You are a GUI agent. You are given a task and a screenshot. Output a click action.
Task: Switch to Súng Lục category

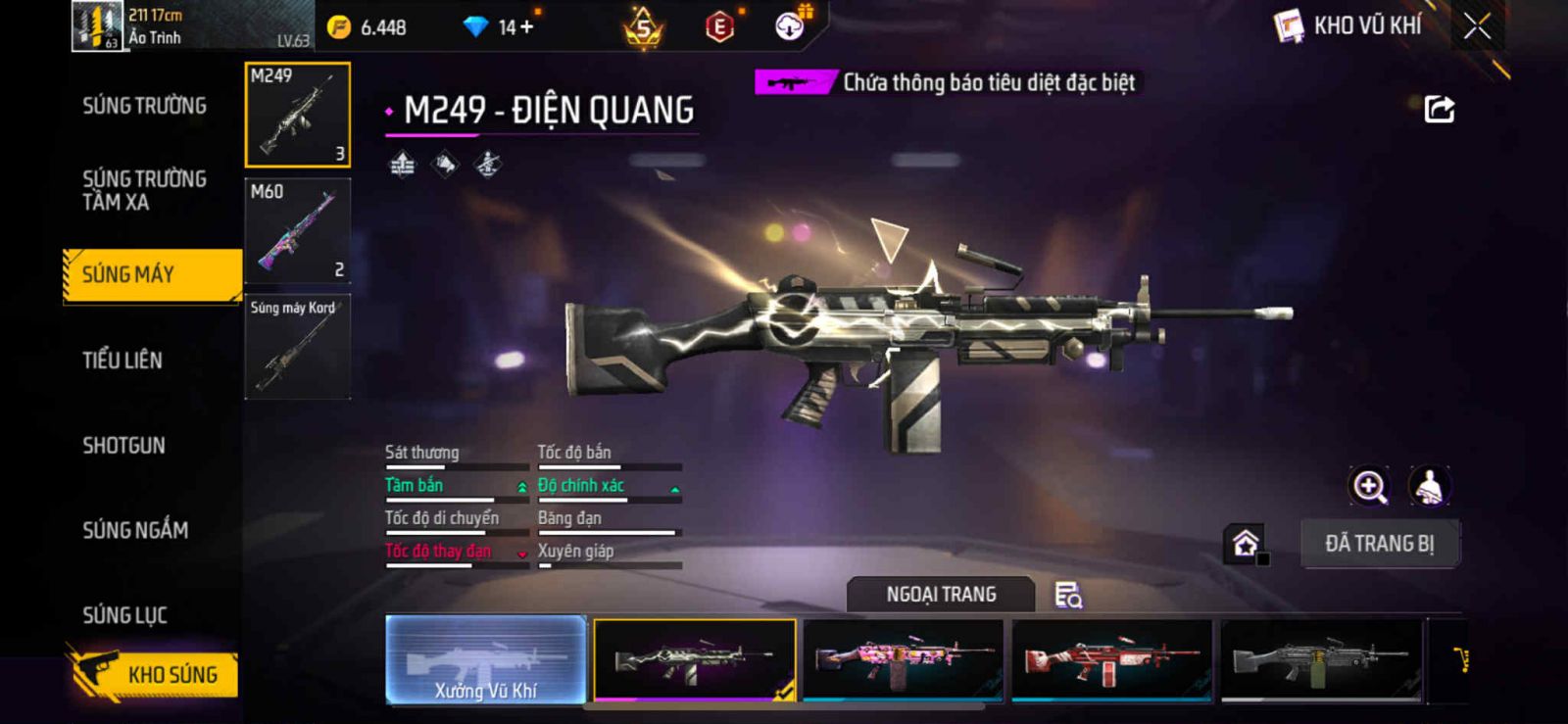click(x=124, y=615)
